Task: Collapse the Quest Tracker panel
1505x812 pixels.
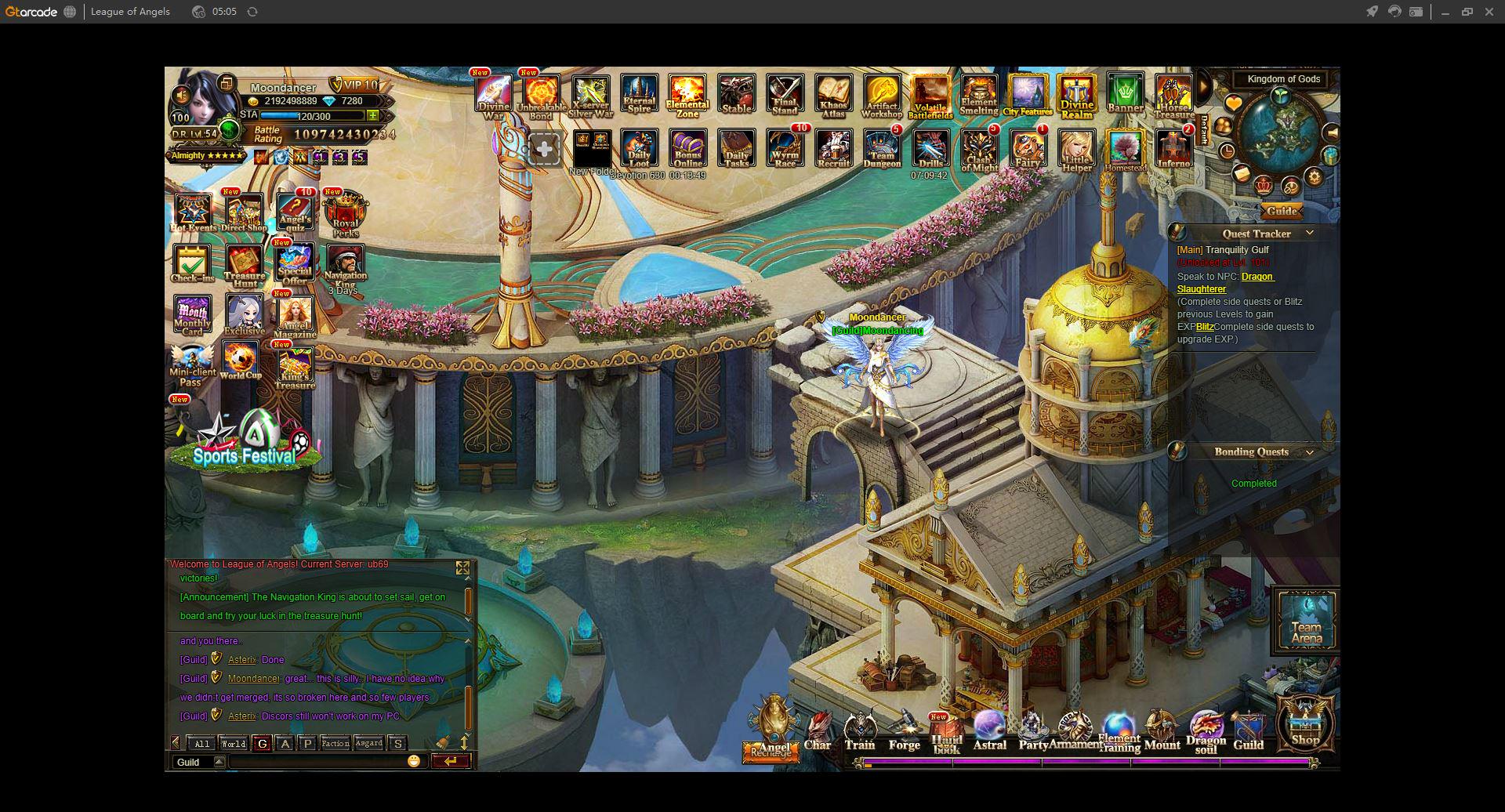Action: tap(1309, 234)
